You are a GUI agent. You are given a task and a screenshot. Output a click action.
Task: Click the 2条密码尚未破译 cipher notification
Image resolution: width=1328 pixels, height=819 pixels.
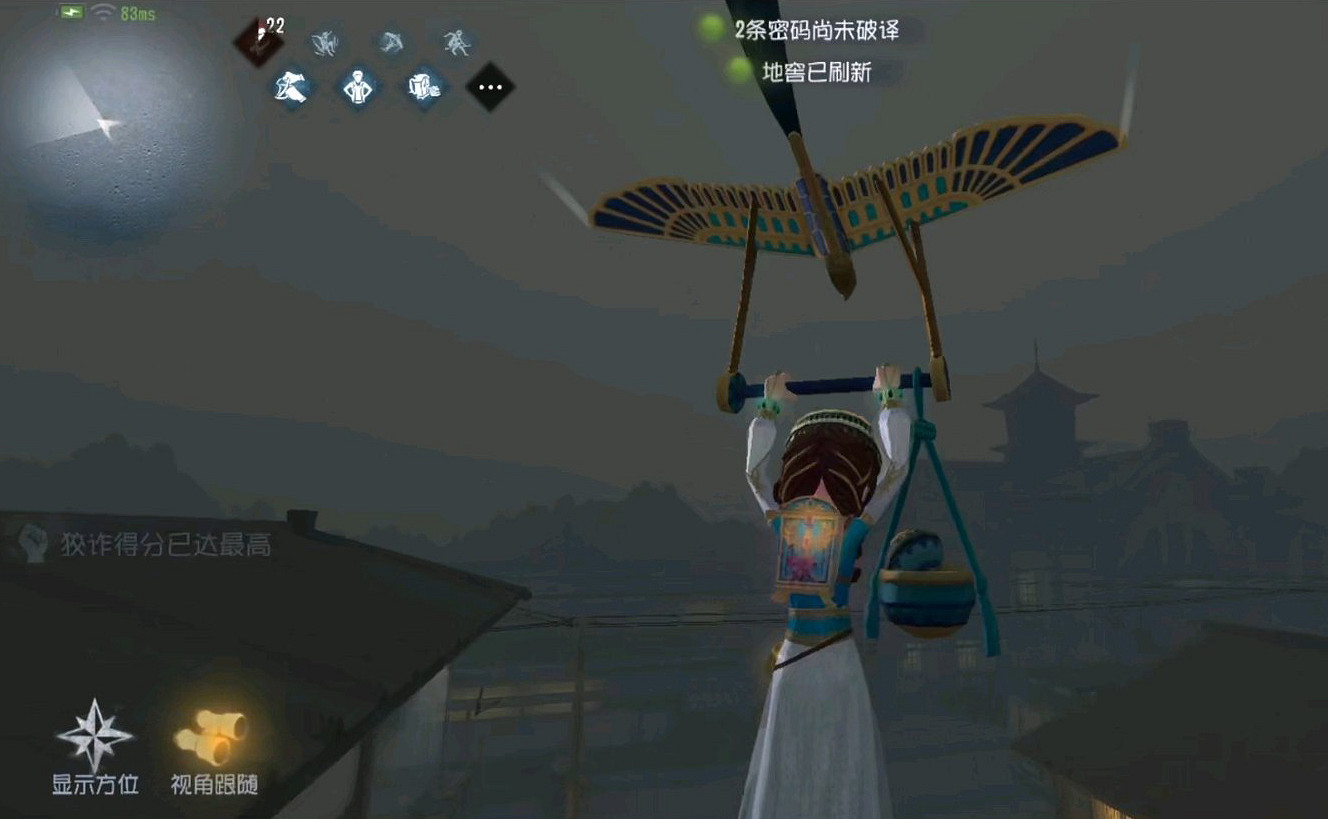coord(820,31)
